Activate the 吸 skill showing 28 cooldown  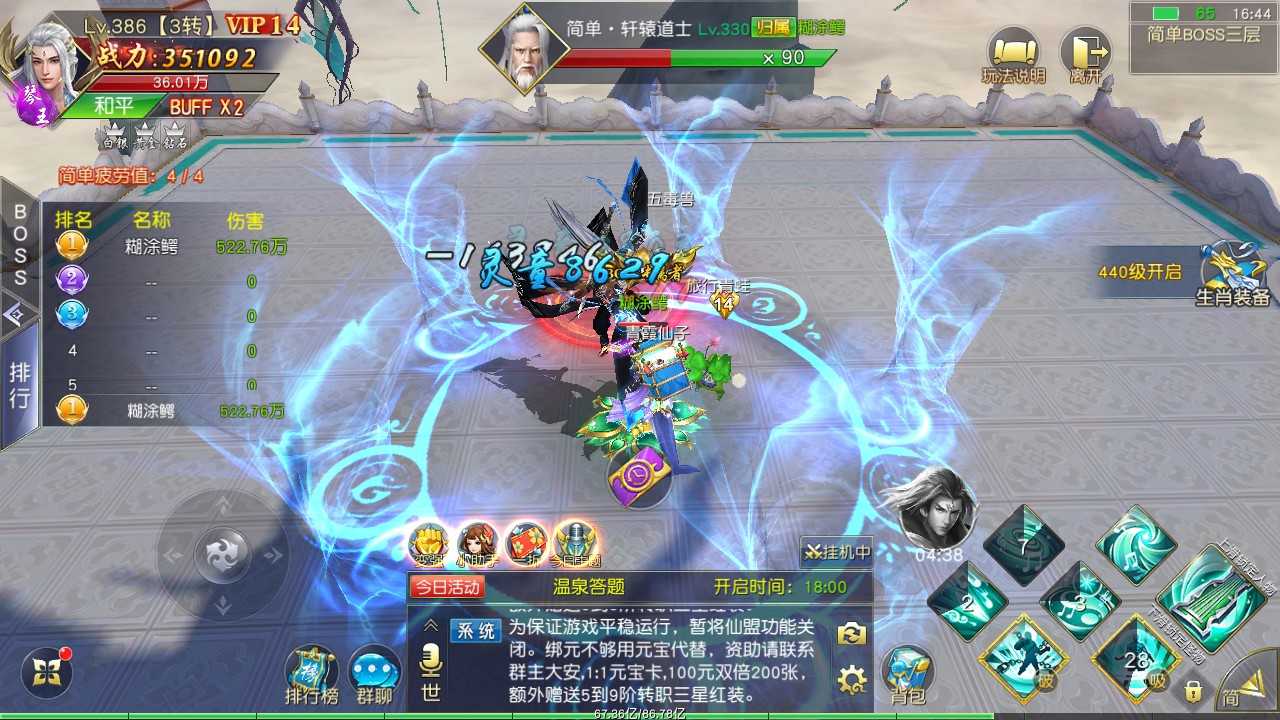1136,660
